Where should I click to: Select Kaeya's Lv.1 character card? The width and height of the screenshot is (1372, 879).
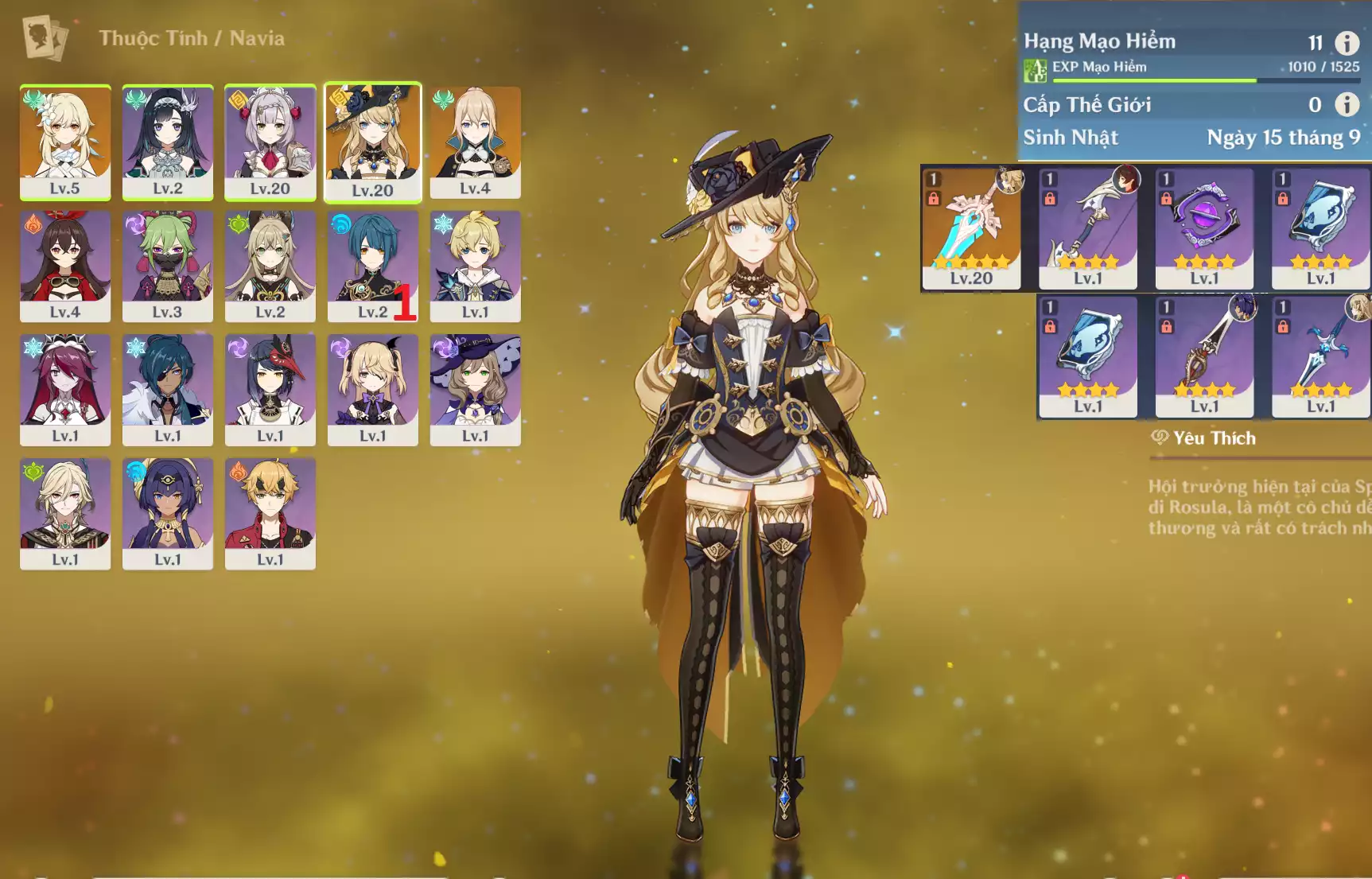tap(168, 390)
